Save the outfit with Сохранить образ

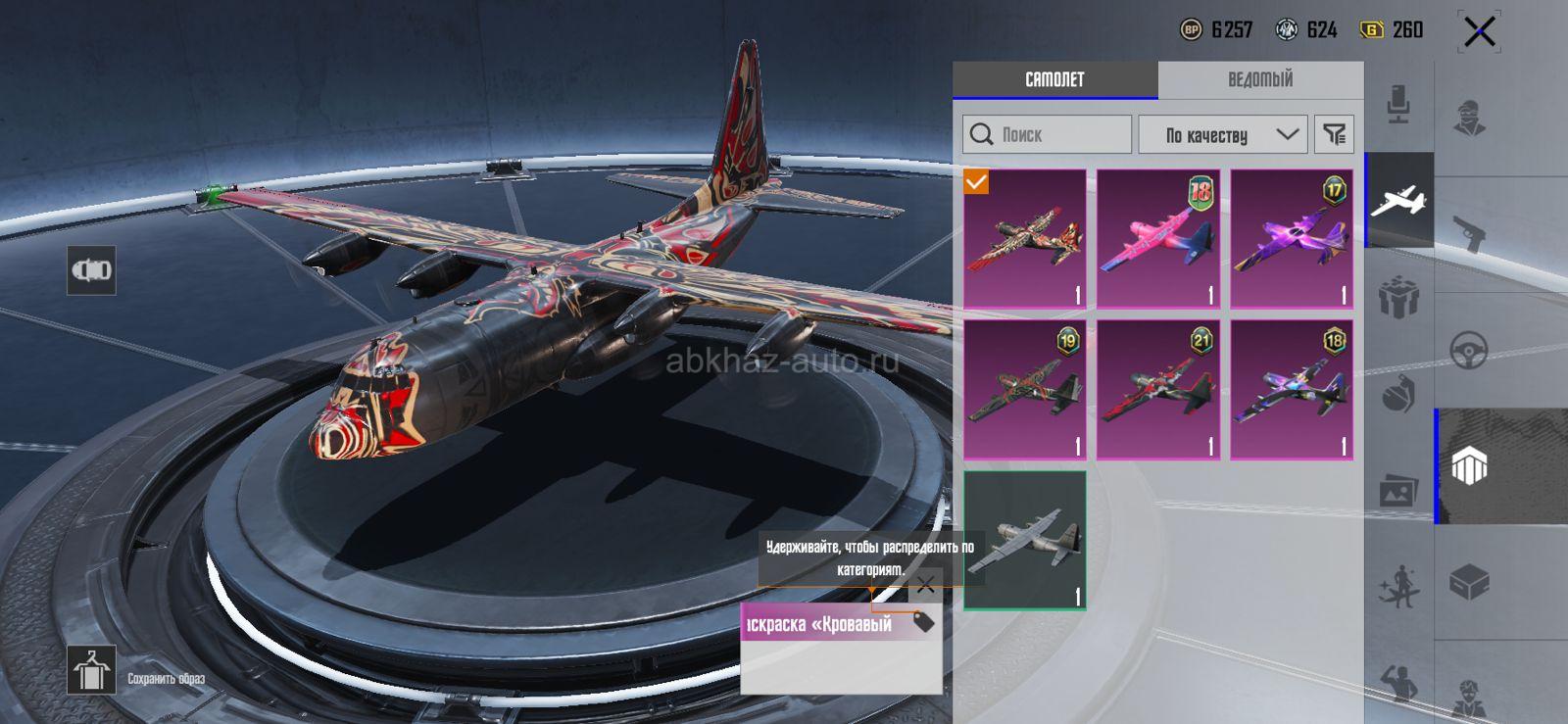[x=92, y=671]
